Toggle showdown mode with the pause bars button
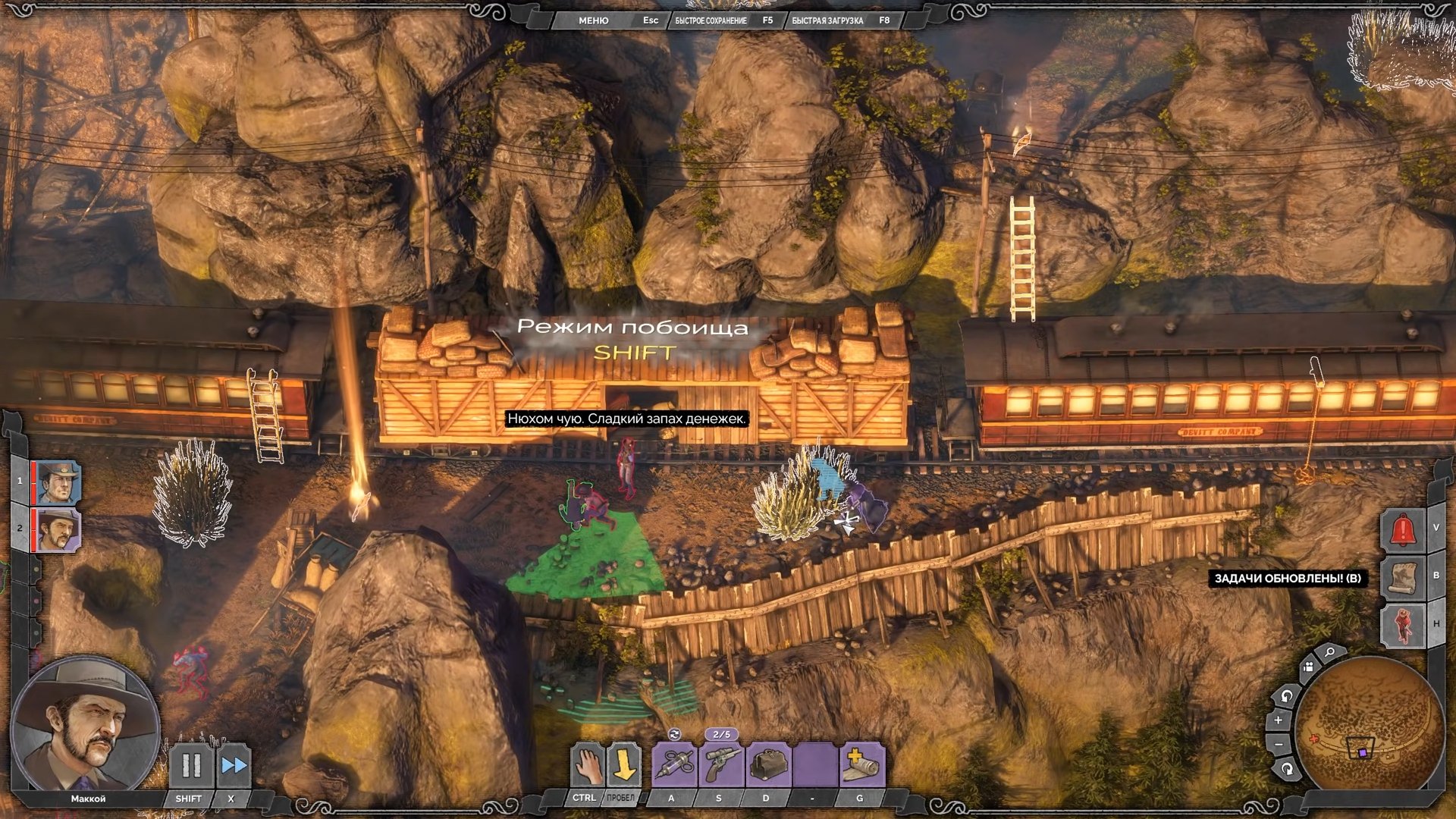Image resolution: width=1456 pixels, height=819 pixels. pos(191,766)
